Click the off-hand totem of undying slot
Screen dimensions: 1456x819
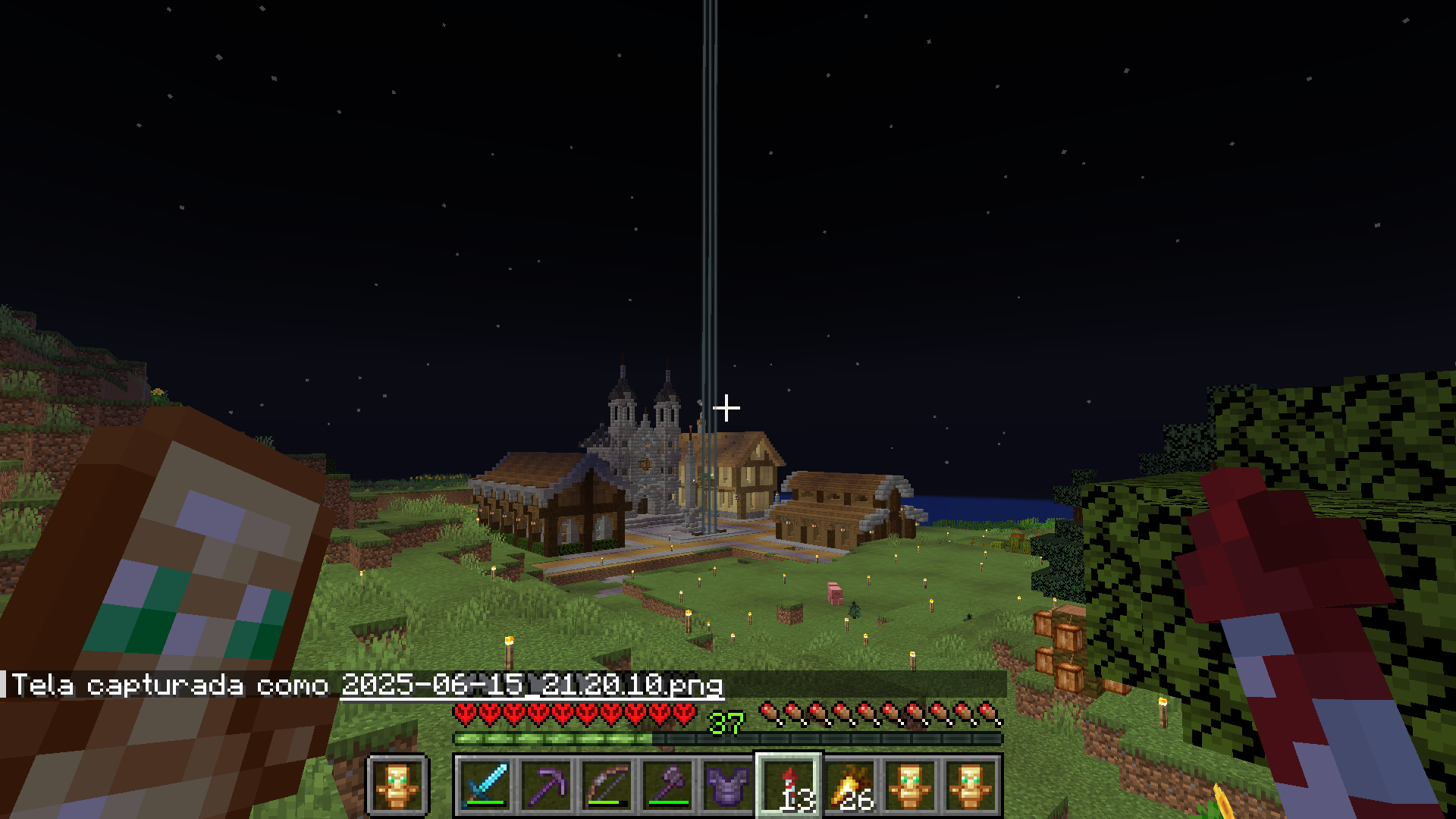pyautogui.click(x=398, y=785)
